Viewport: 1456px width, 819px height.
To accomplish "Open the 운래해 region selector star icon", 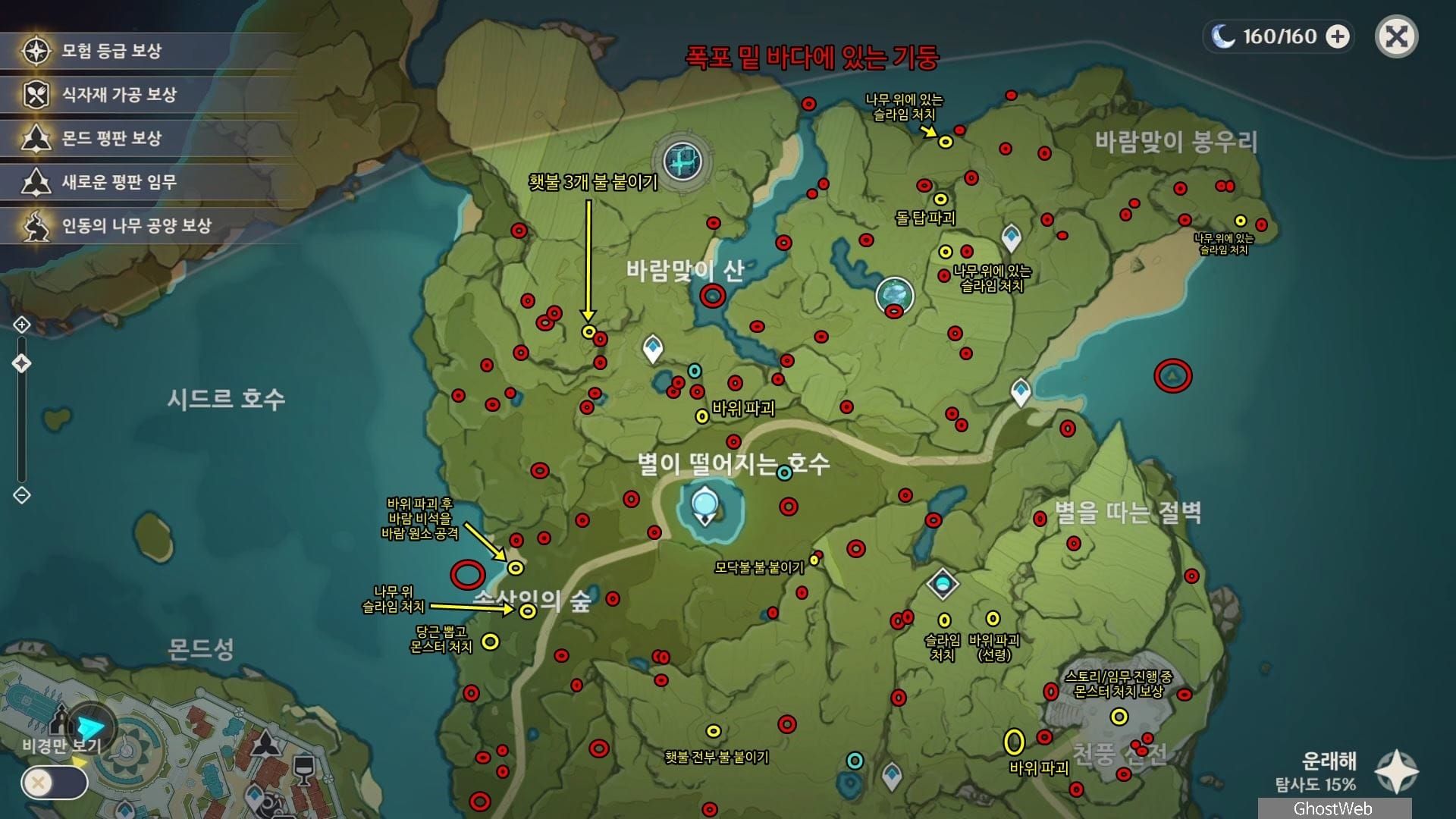I will (x=1397, y=772).
